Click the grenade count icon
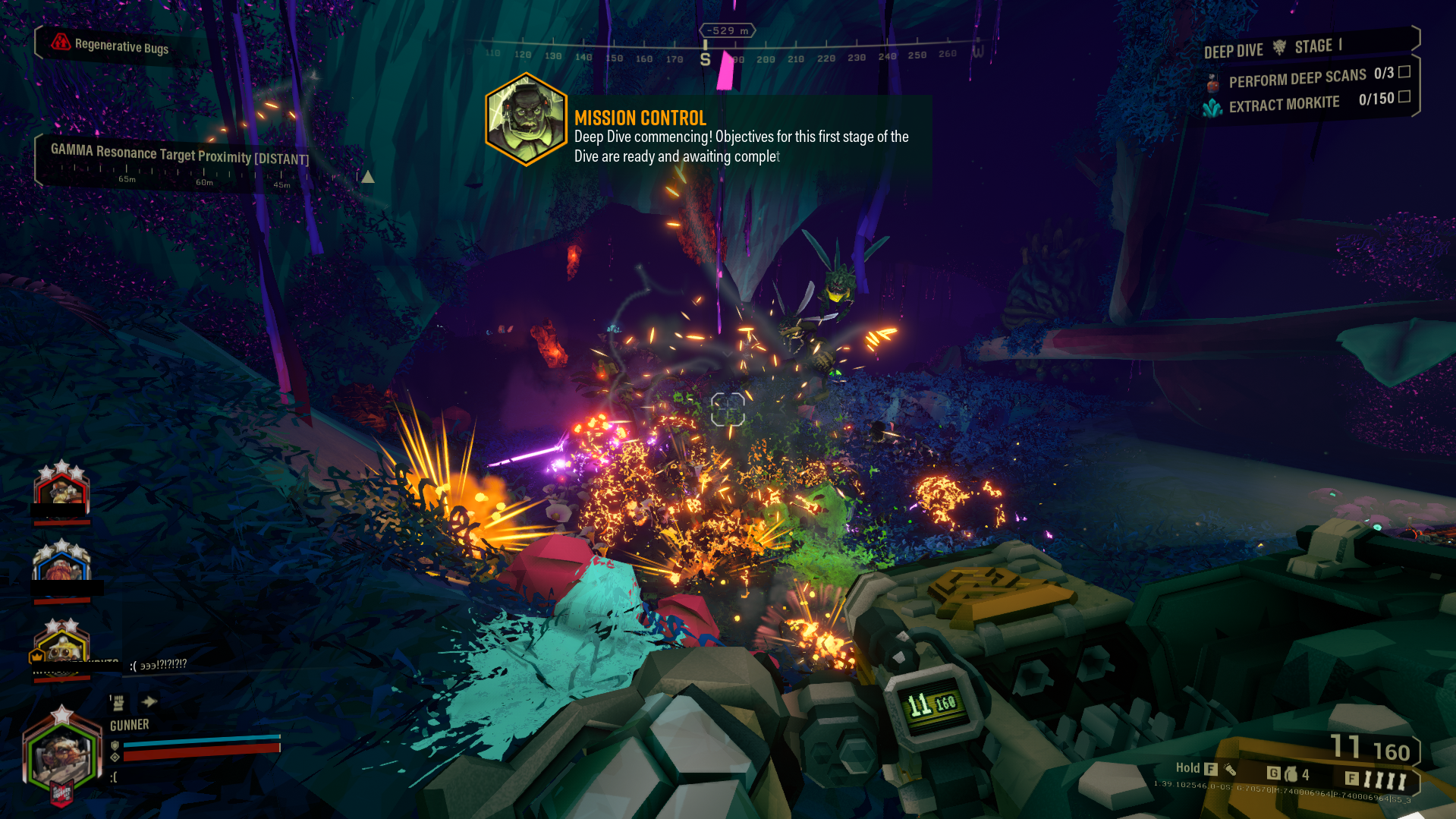The height and width of the screenshot is (819, 1456). click(1291, 774)
